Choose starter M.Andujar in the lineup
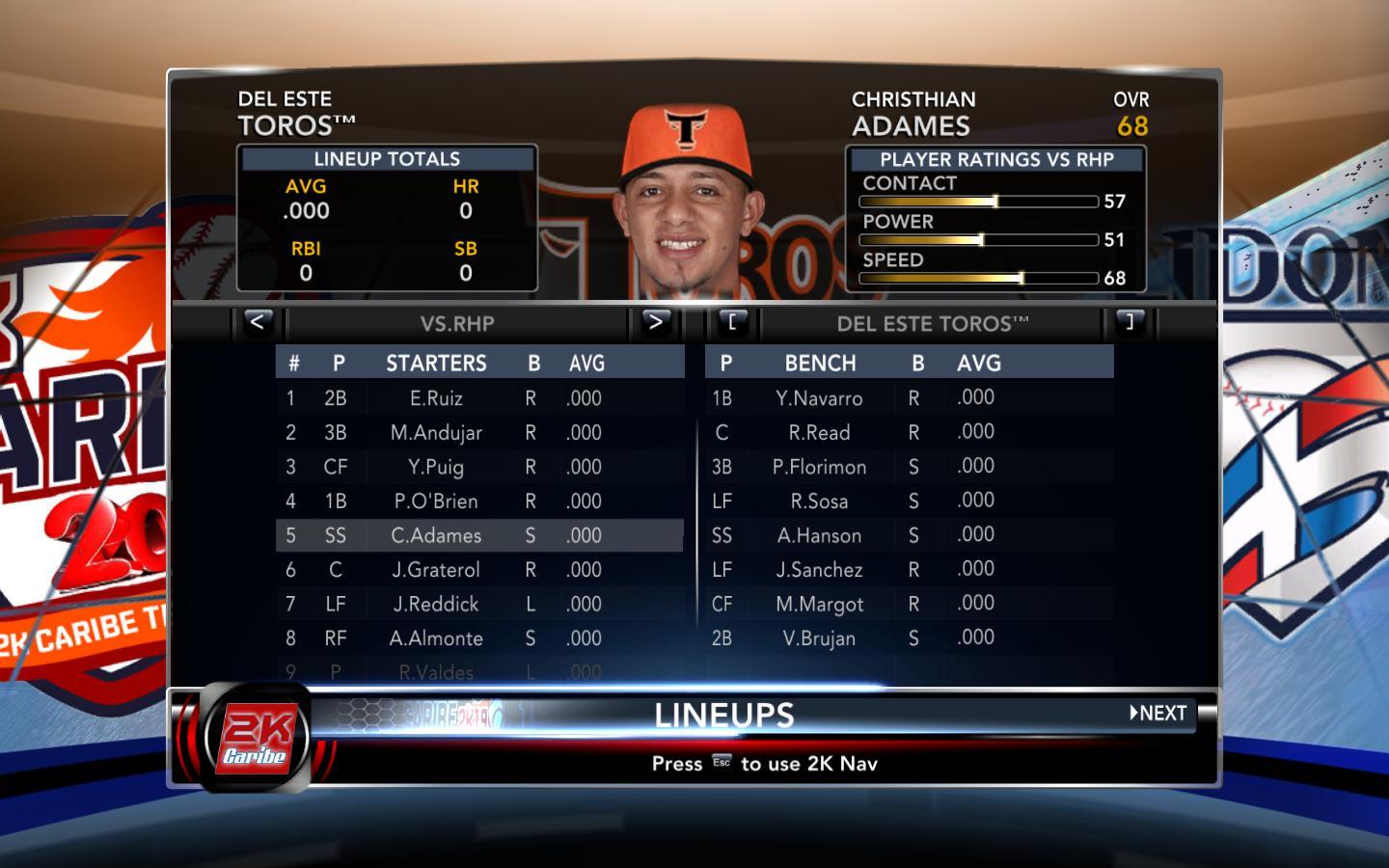The width and height of the screenshot is (1389, 868). click(x=436, y=433)
